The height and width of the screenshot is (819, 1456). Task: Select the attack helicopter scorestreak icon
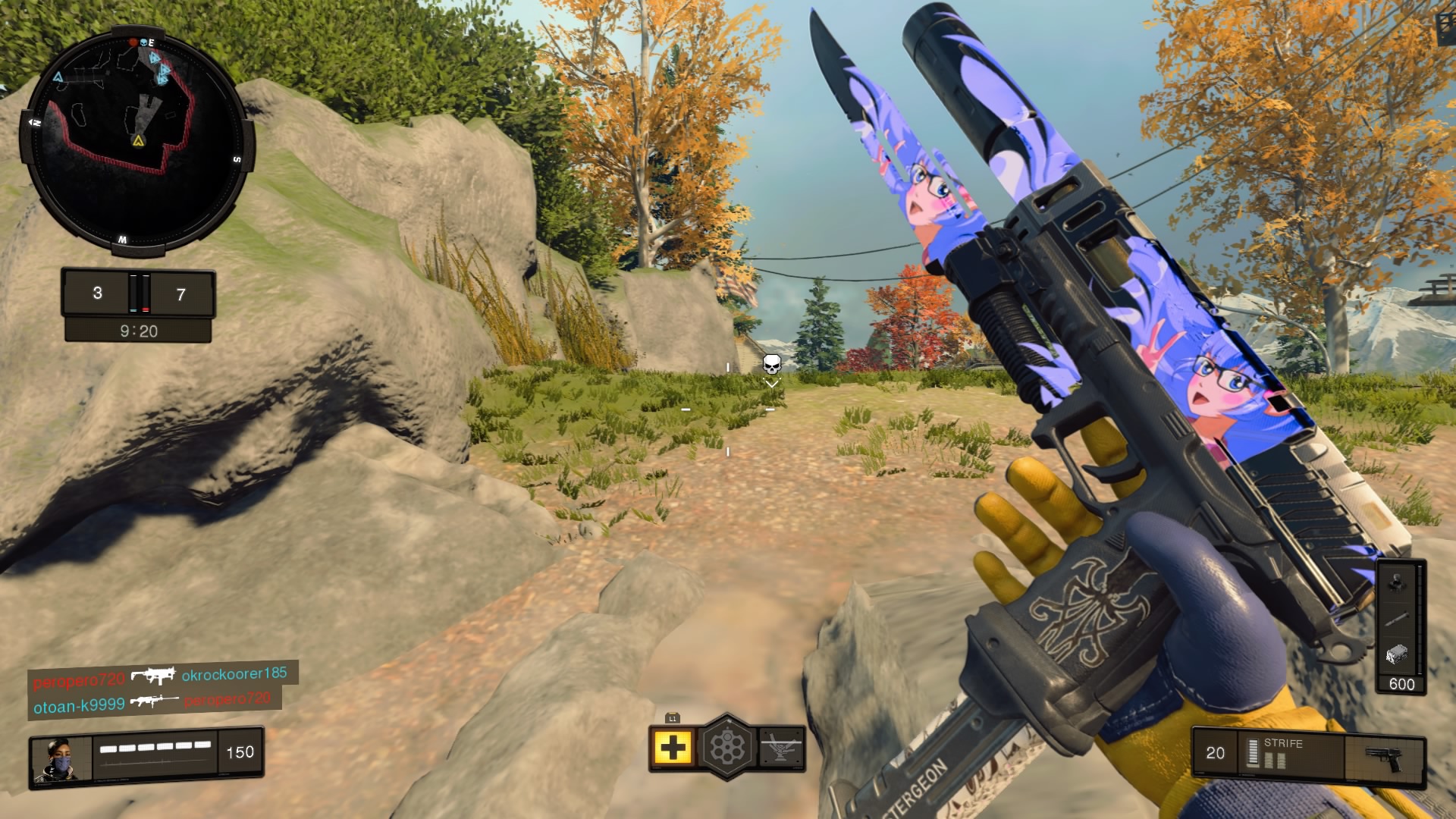pos(781,747)
